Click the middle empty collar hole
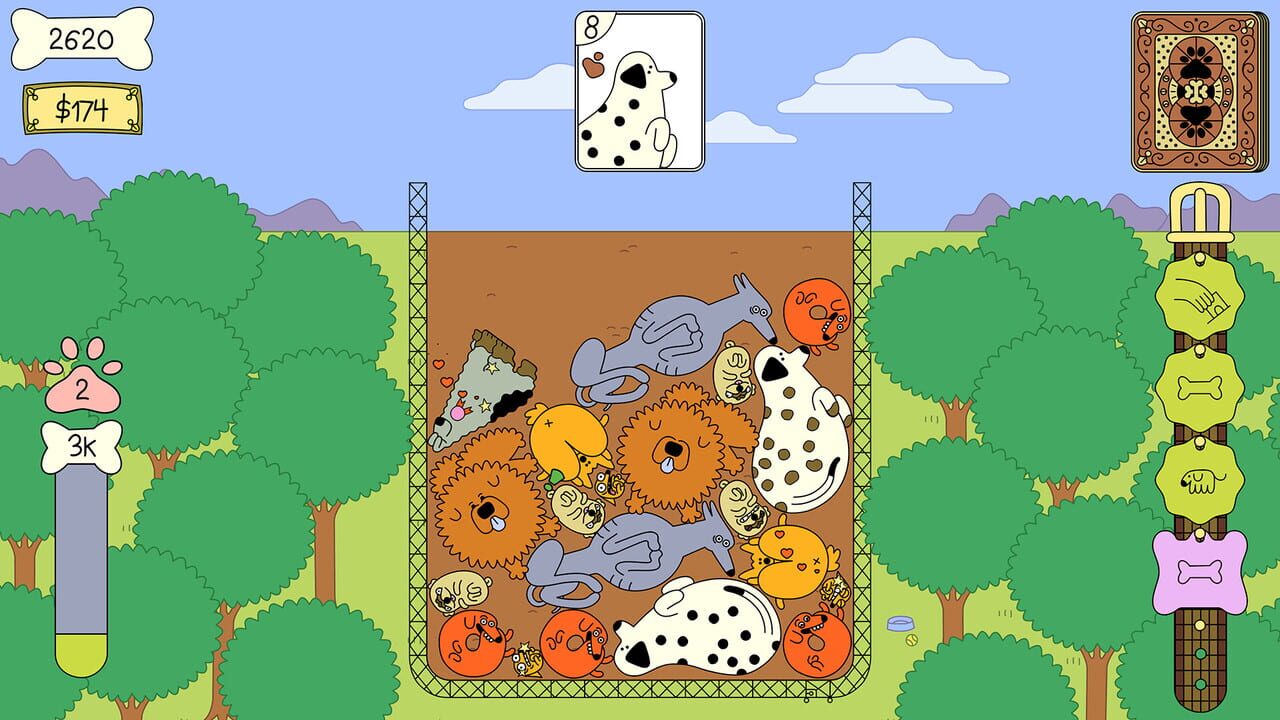This screenshot has width=1280, height=720. click(1200, 653)
